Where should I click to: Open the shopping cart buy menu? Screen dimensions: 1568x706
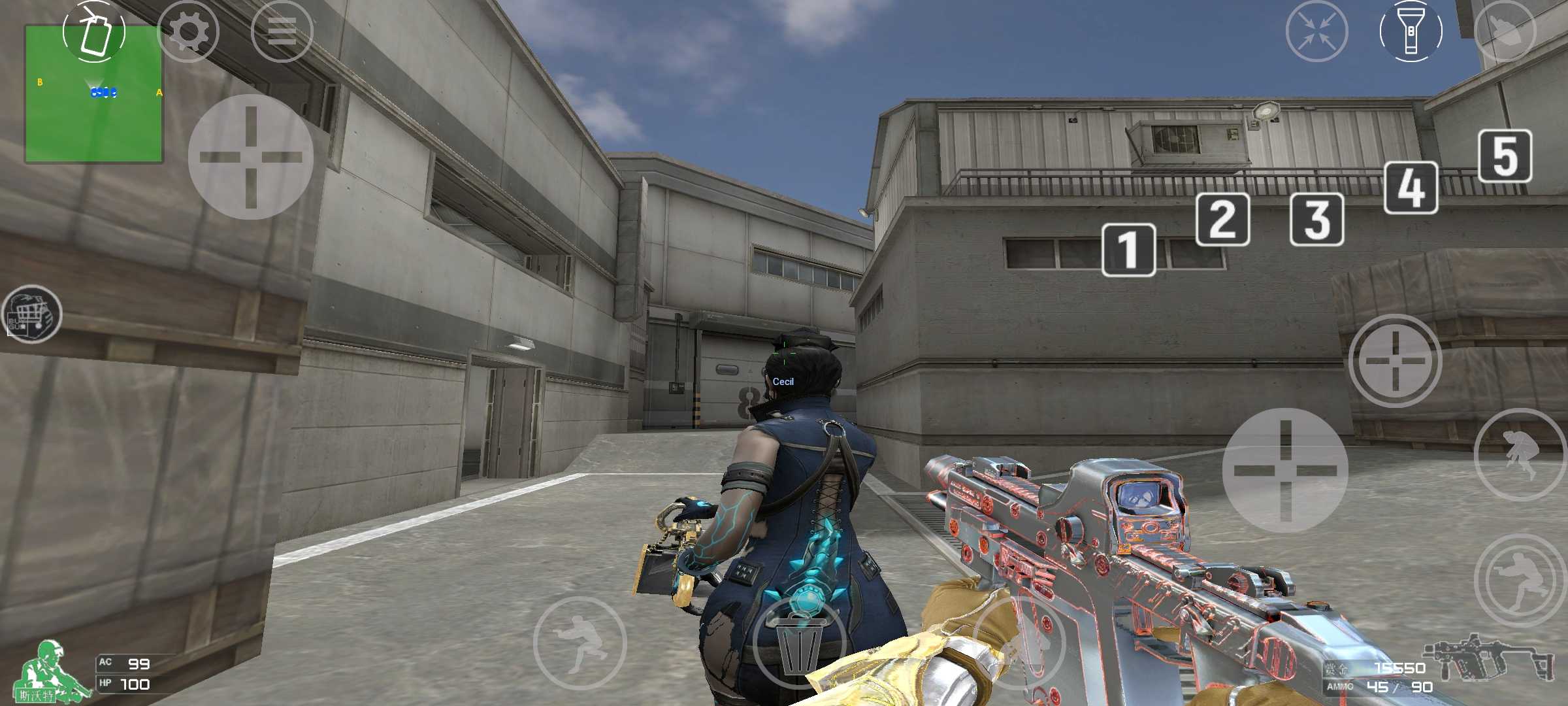[x=31, y=314]
